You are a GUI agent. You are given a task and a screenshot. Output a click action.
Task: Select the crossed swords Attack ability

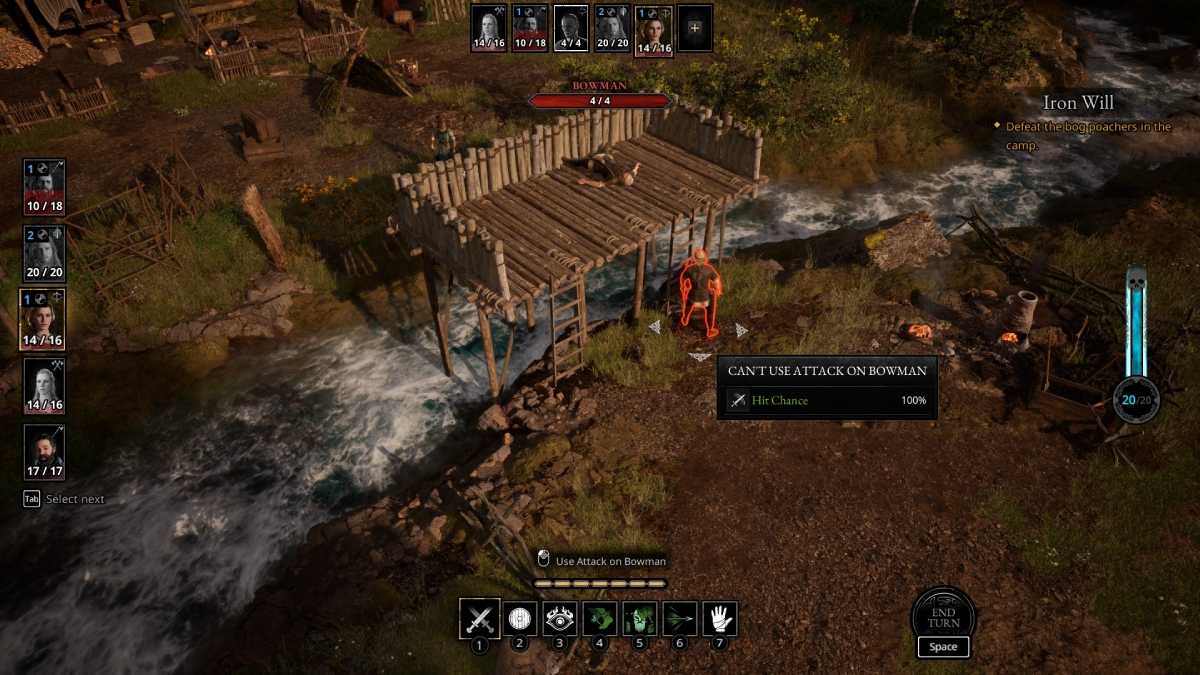(479, 618)
